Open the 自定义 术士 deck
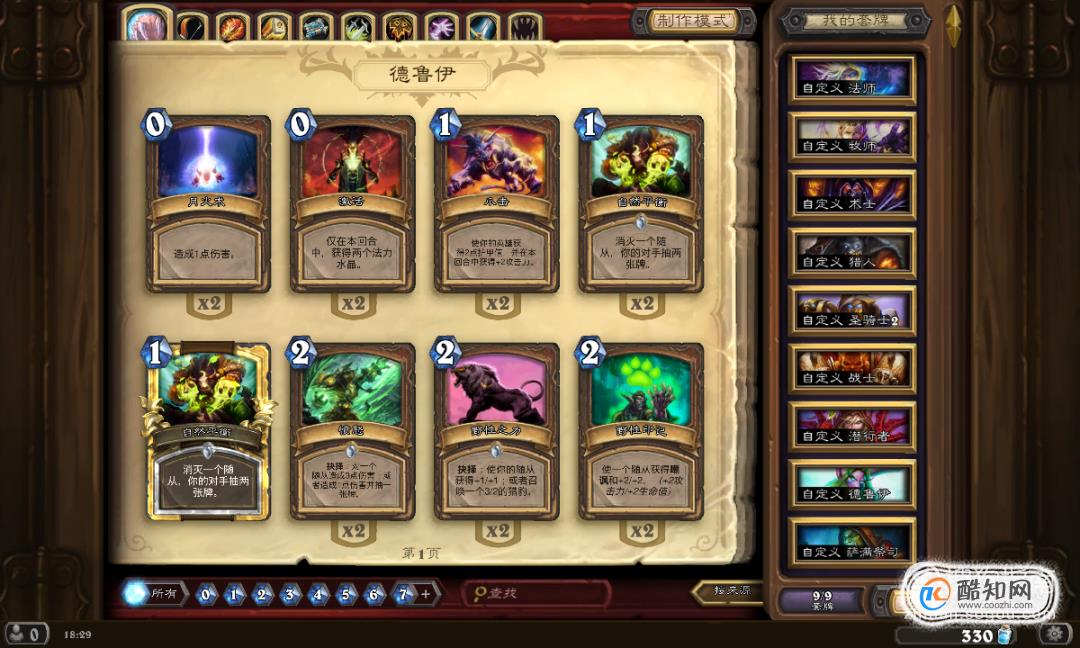The image size is (1080, 648). (853, 195)
